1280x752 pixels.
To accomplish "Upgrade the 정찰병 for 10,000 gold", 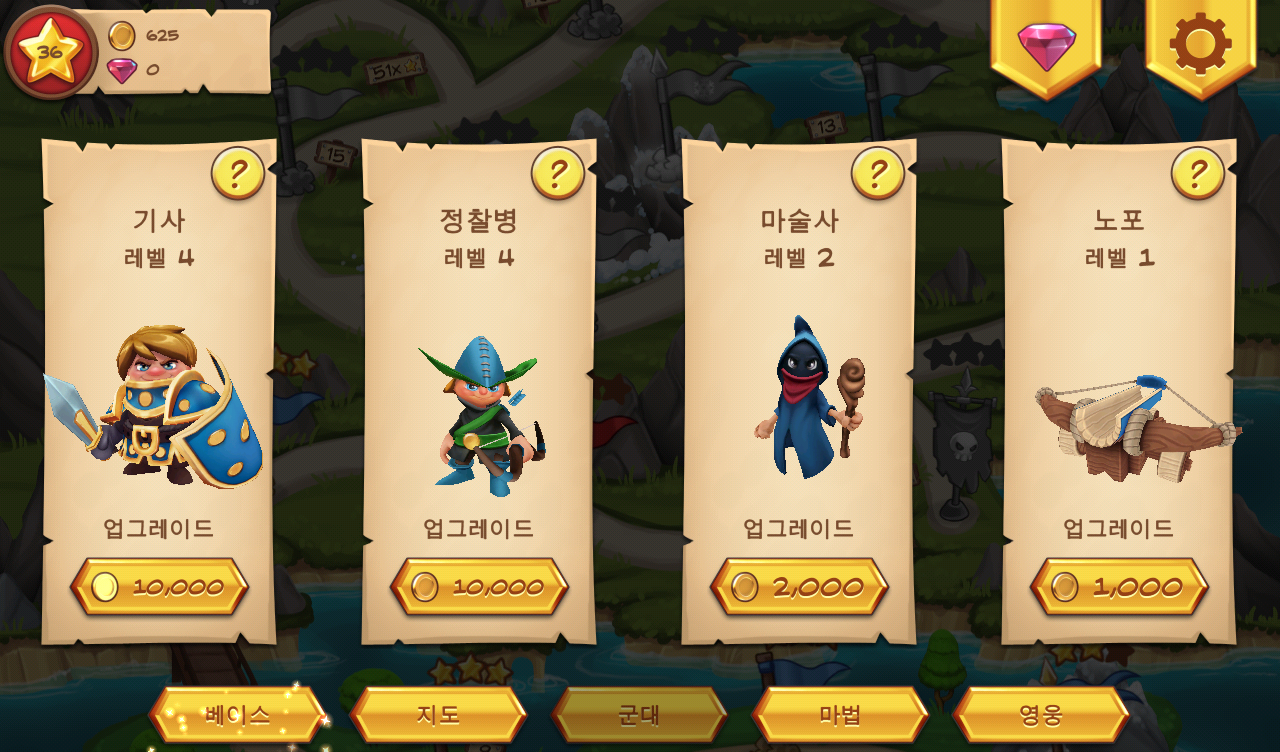I will (x=478, y=587).
